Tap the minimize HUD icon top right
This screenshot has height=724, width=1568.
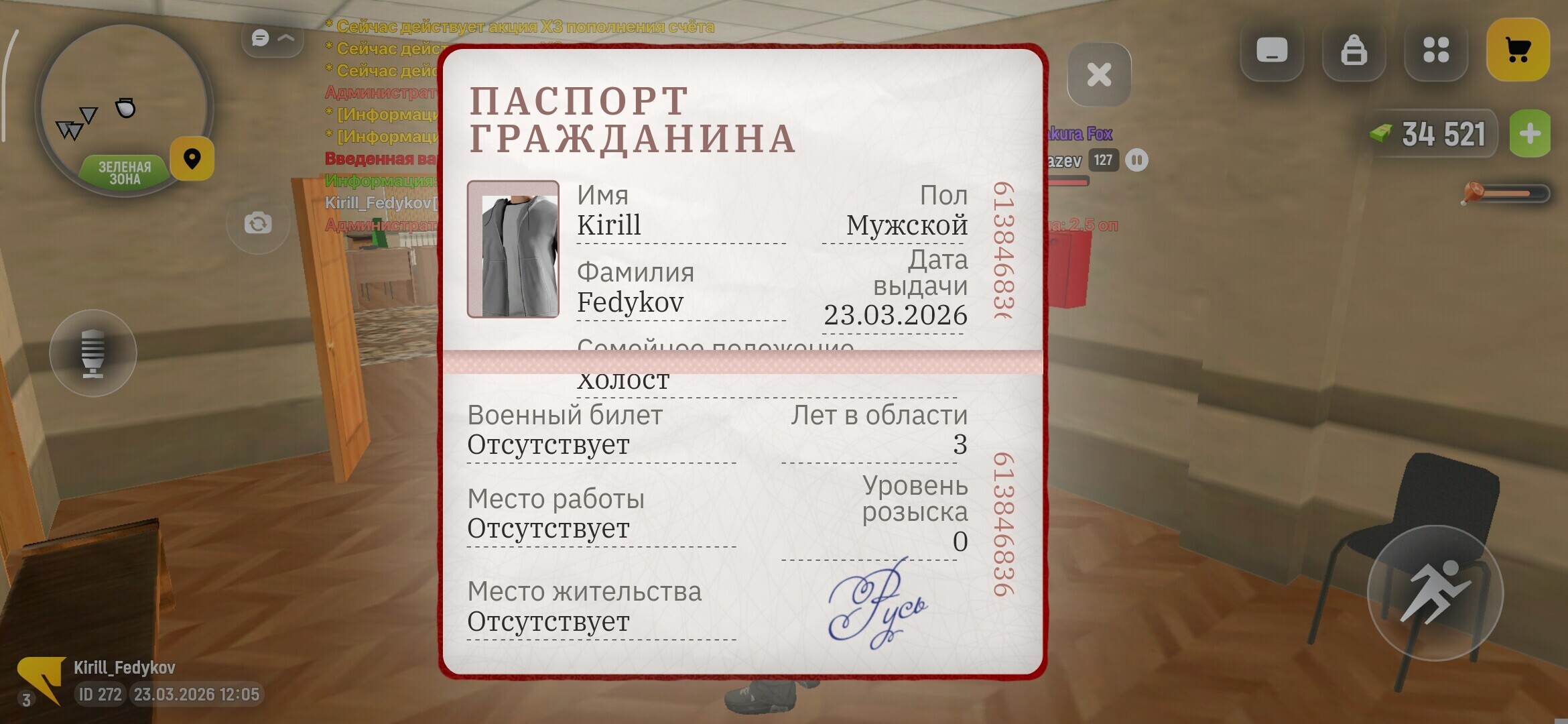[1272, 48]
